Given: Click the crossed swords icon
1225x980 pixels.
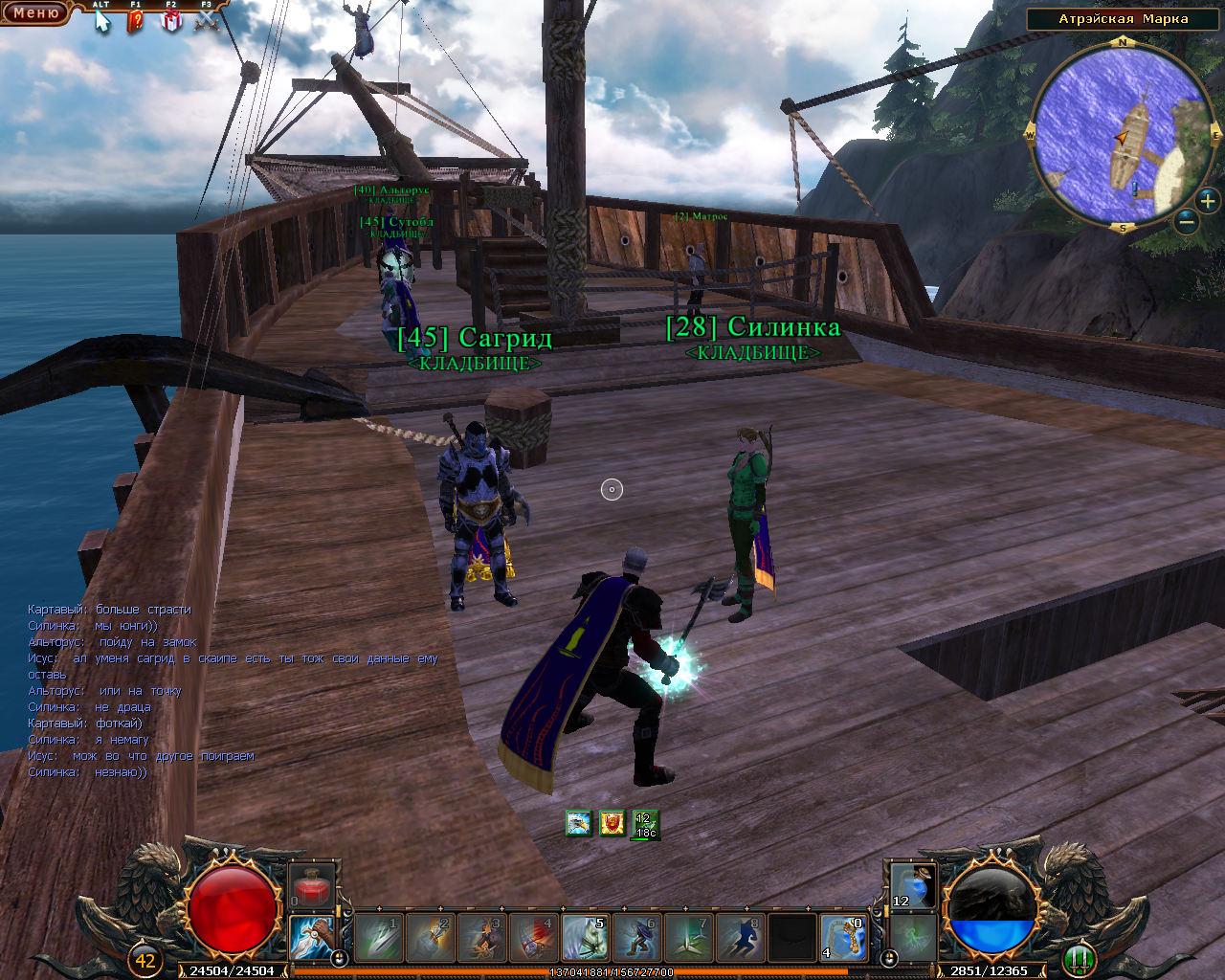Looking at the screenshot, I should click(207, 19).
